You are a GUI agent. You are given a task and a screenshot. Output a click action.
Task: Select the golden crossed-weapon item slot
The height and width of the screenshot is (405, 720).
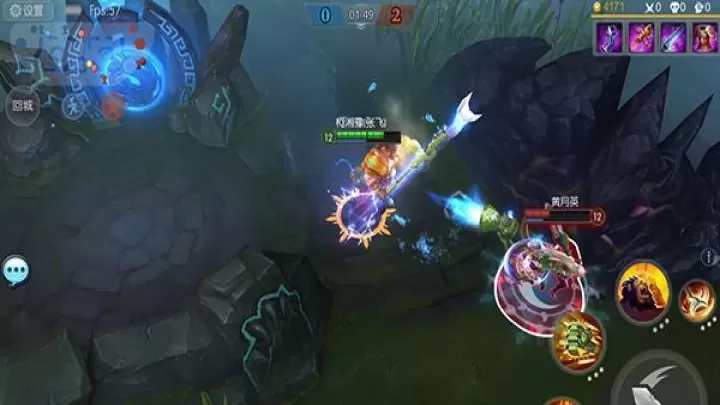point(641,38)
